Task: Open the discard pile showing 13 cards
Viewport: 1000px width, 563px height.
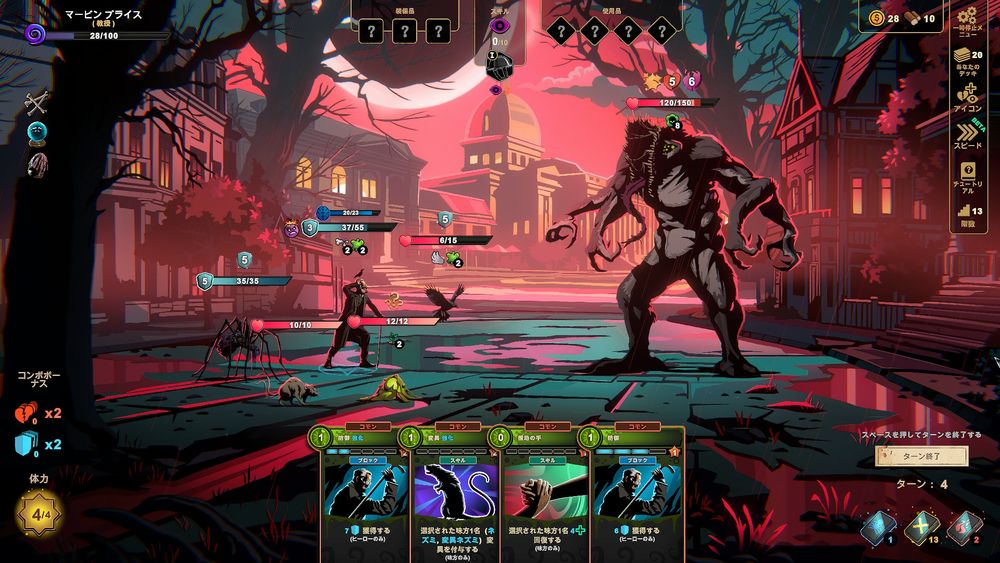Action: [922, 526]
